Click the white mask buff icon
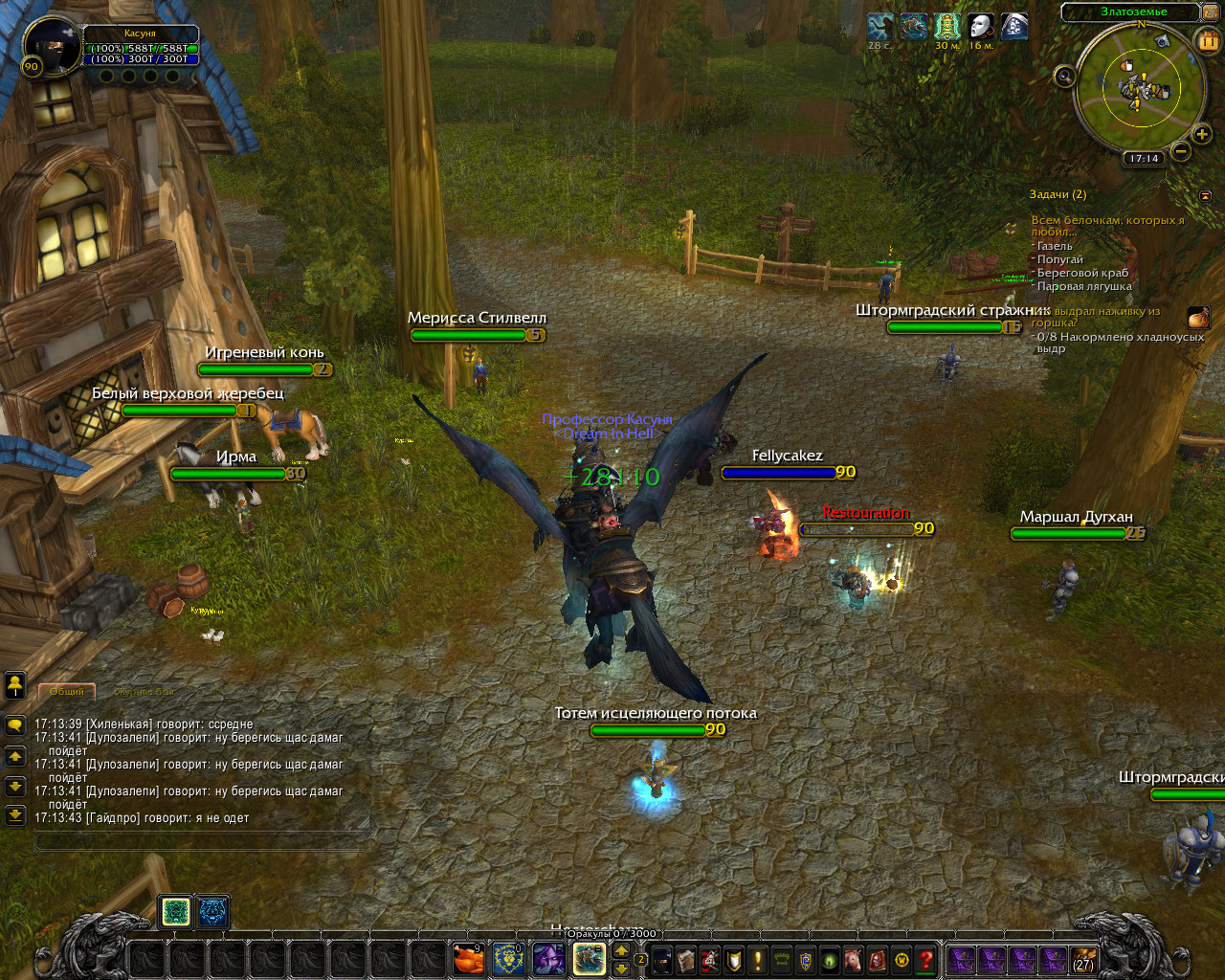This screenshot has height=980, width=1225. (981, 26)
